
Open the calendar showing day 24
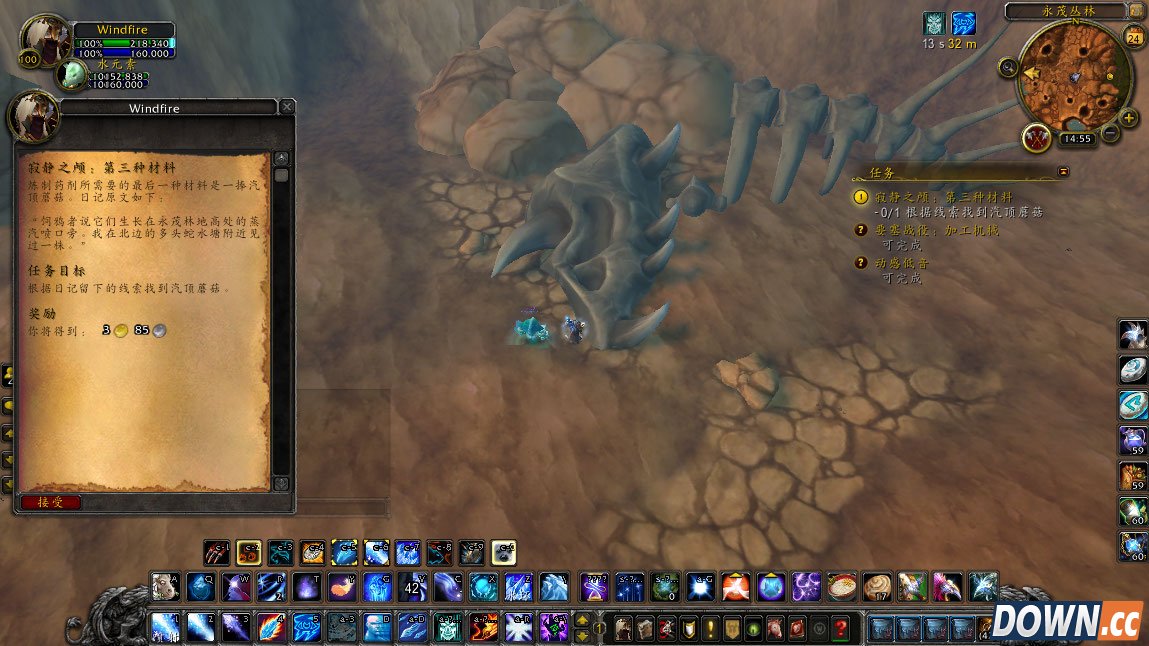[x=1134, y=38]
